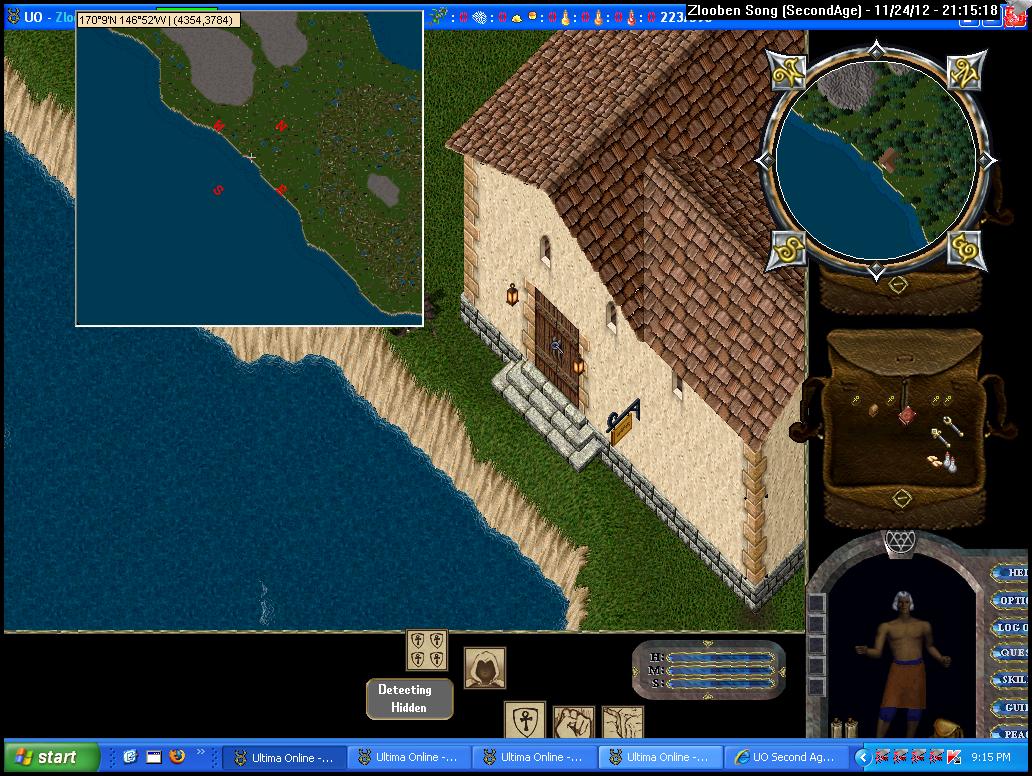Click the four ankh shields icon
Image resolution: width=1032 pixels, height=776 pixels.
coord(427,650)
